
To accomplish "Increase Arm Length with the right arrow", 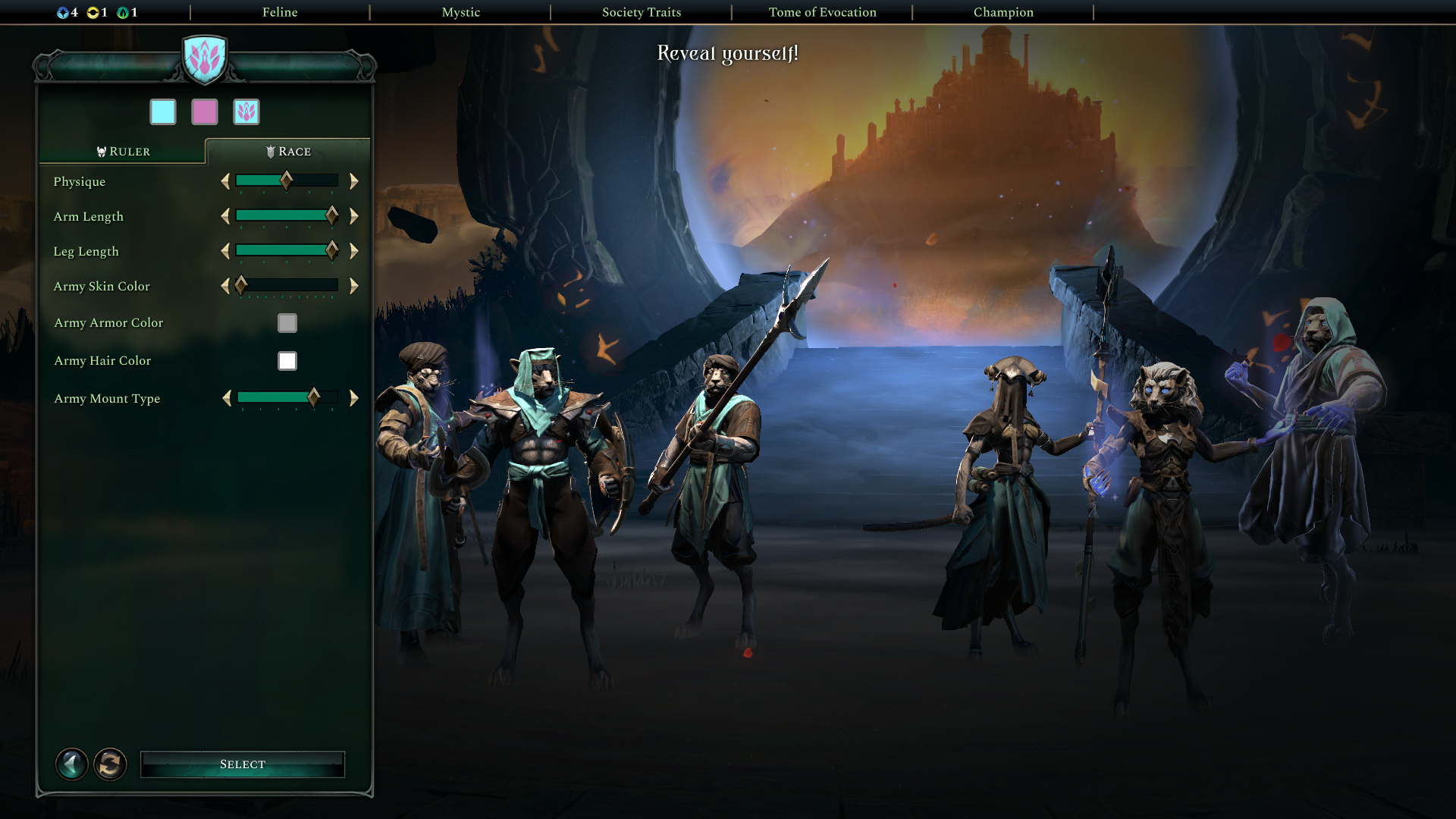I will pos(353,216).
